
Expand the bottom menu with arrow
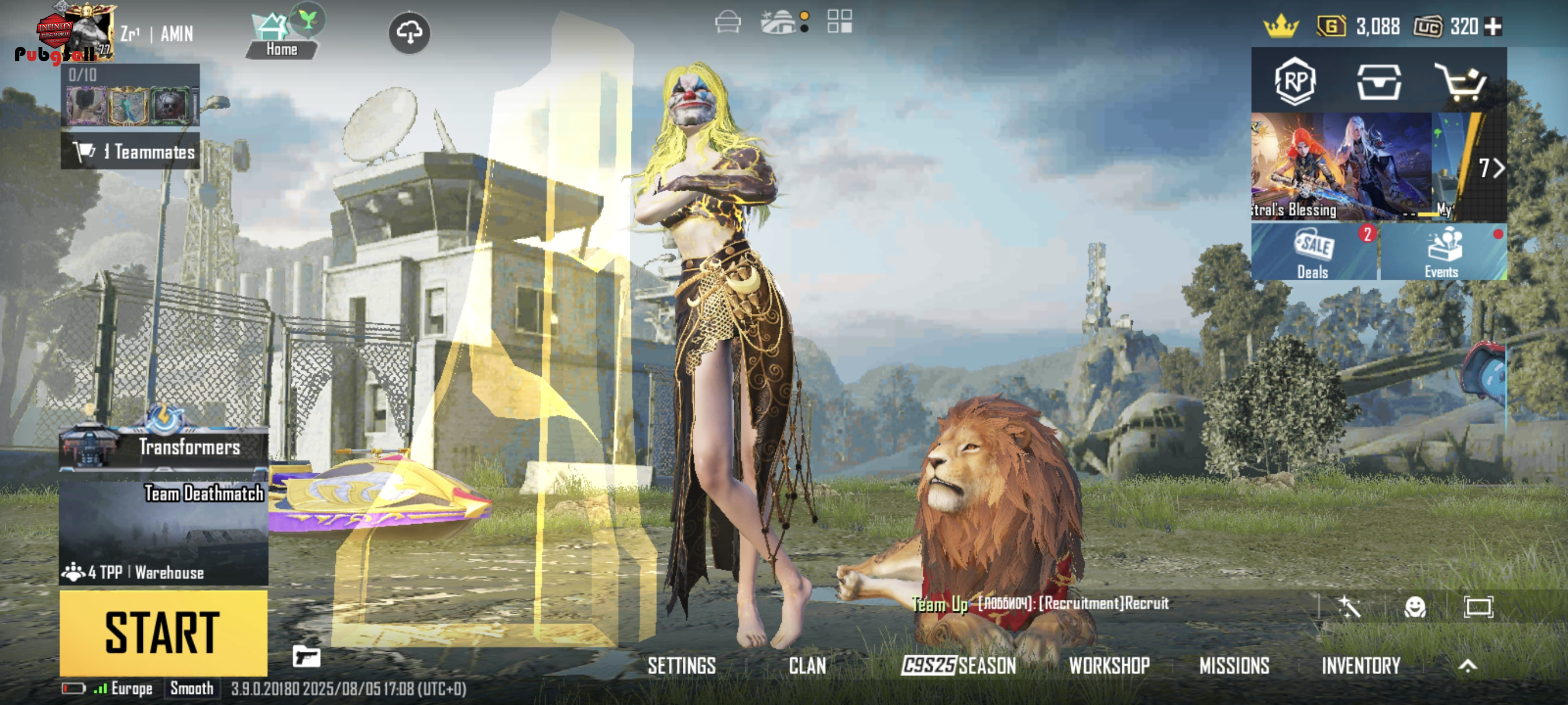click(1467, 666)
